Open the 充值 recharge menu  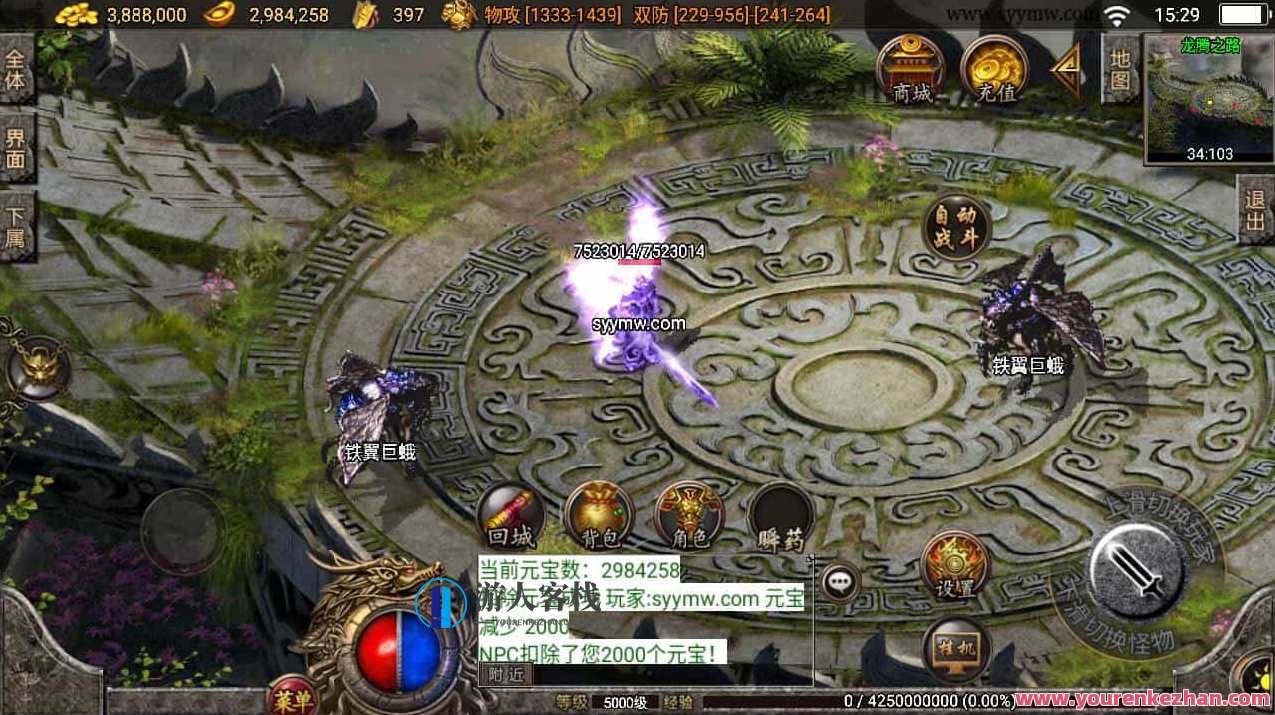click(x=994, y=68)
